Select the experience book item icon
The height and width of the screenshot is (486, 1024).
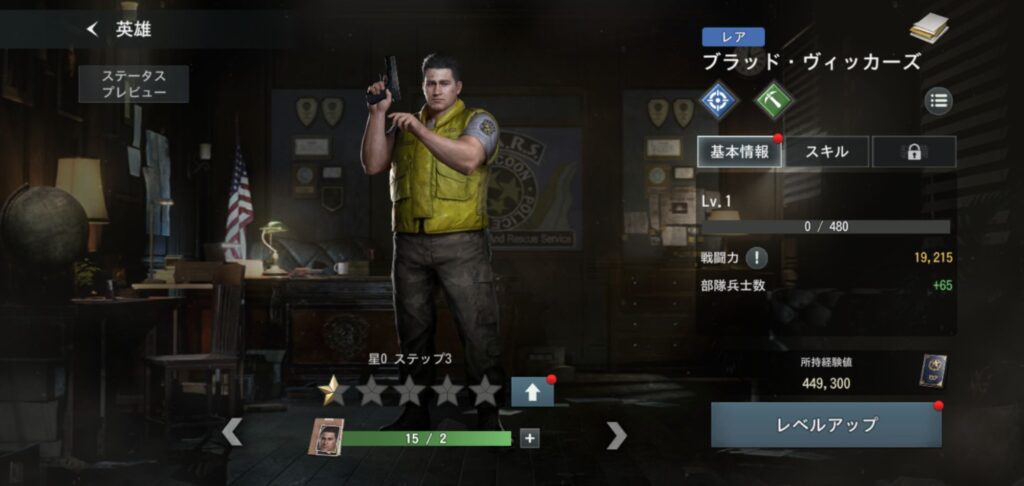point(932,371)
